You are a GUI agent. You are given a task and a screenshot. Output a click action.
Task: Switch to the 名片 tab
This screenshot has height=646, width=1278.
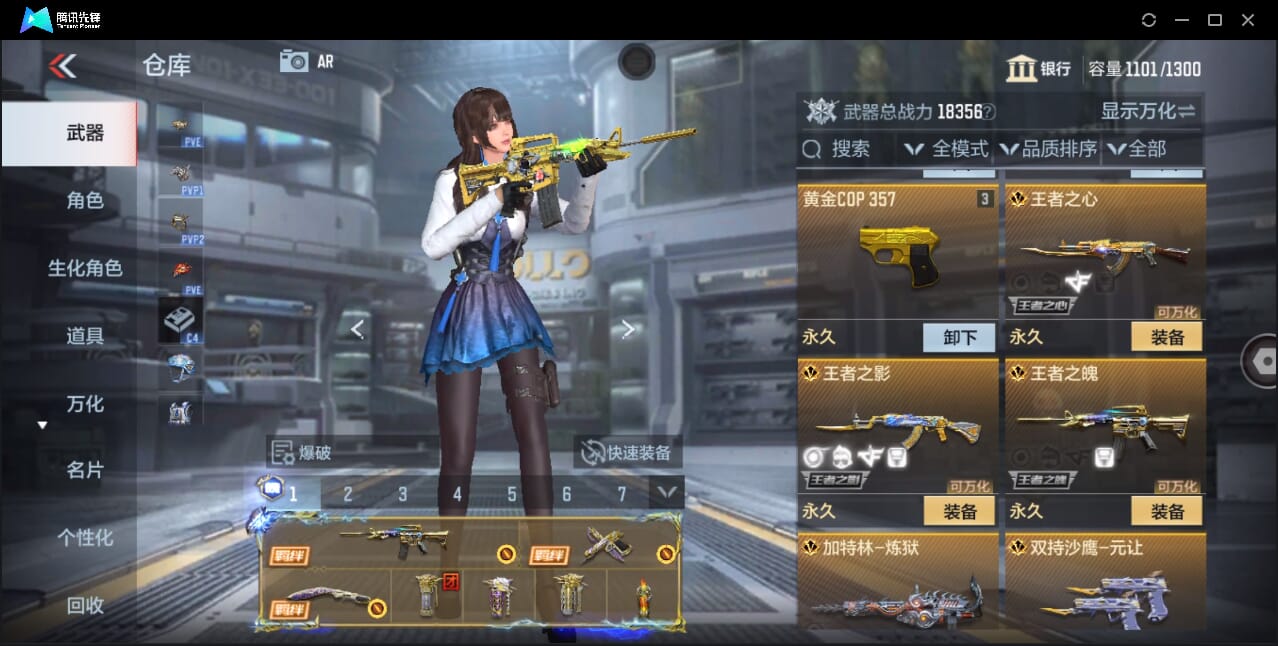coord(84,470)
